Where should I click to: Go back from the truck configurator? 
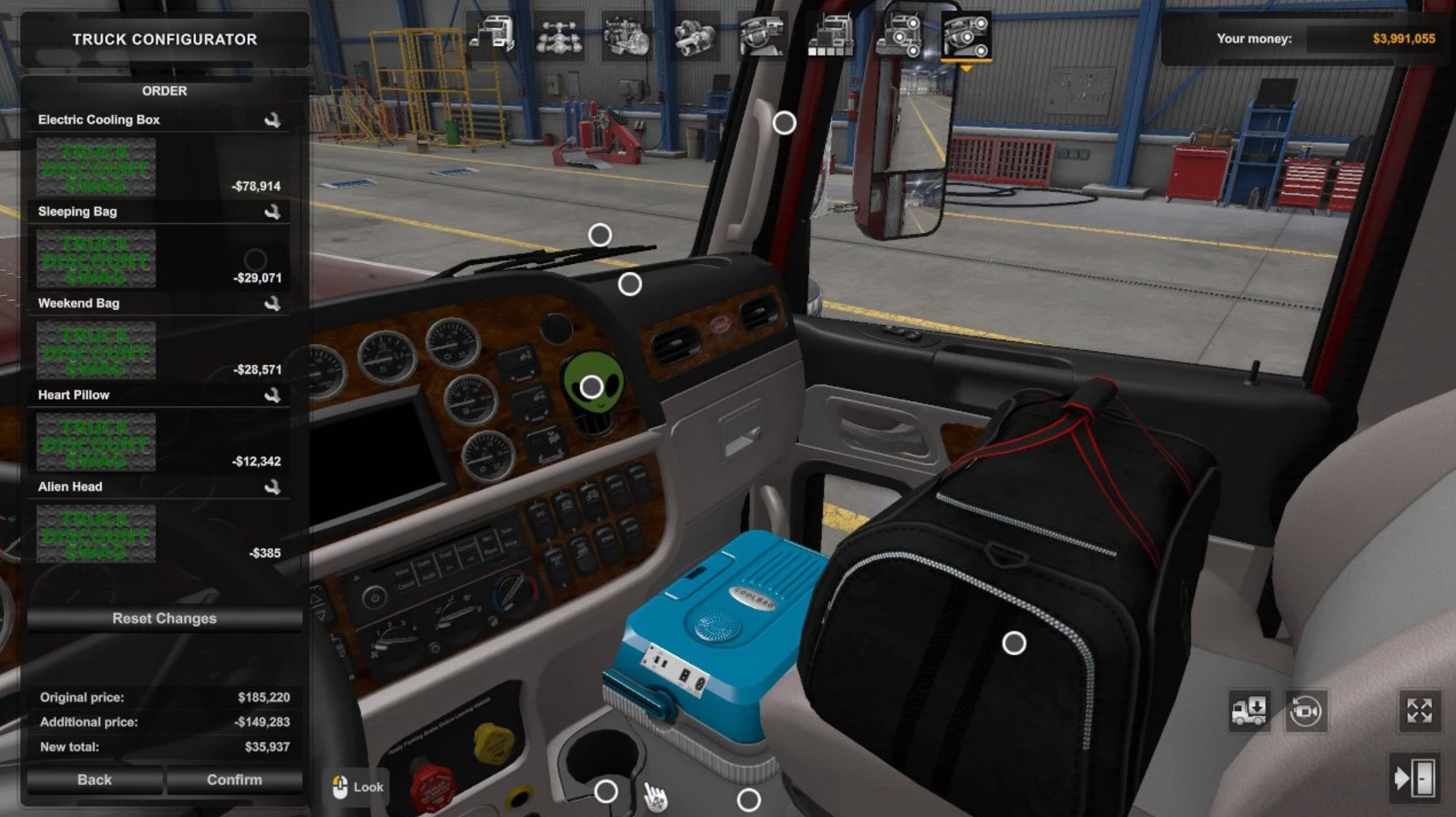pyautogui.click(x=94, y=780)
